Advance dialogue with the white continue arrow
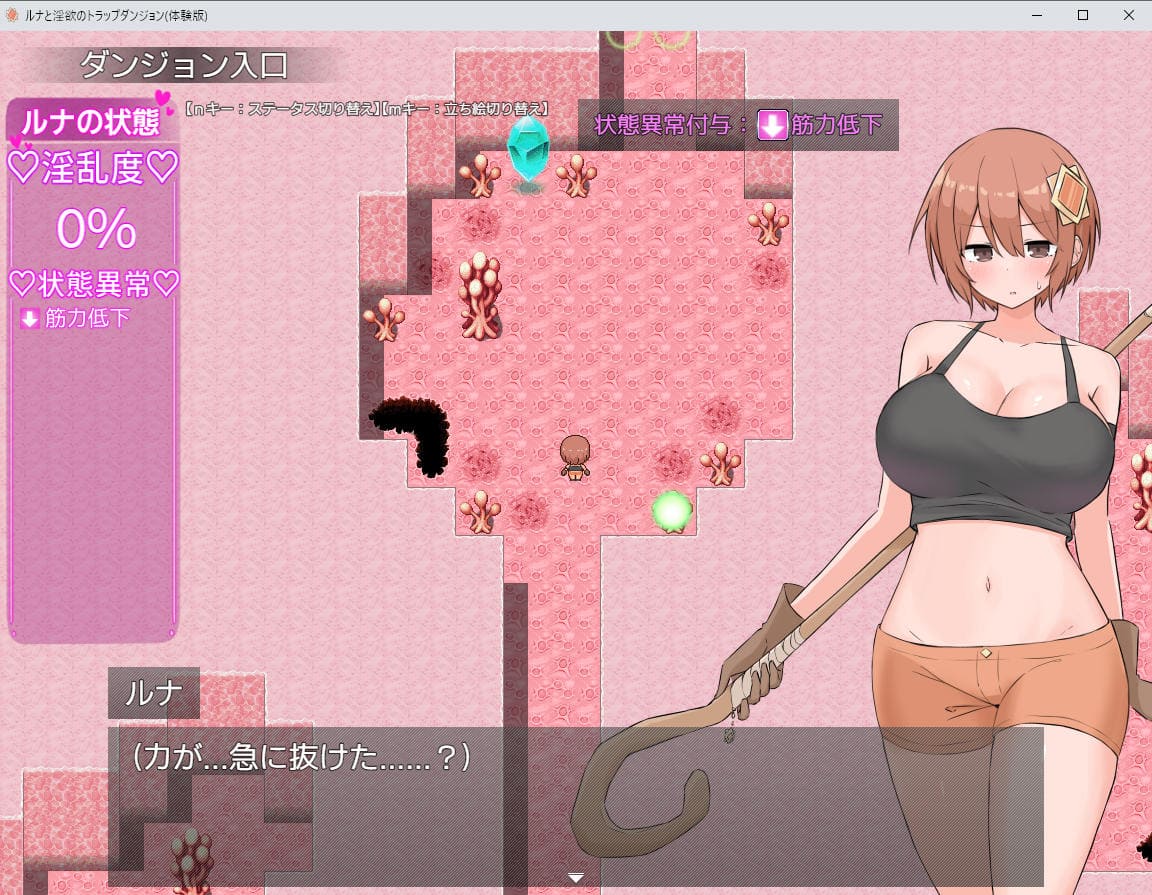Screen dimensions: 1152x895 (x=576, y=878)
